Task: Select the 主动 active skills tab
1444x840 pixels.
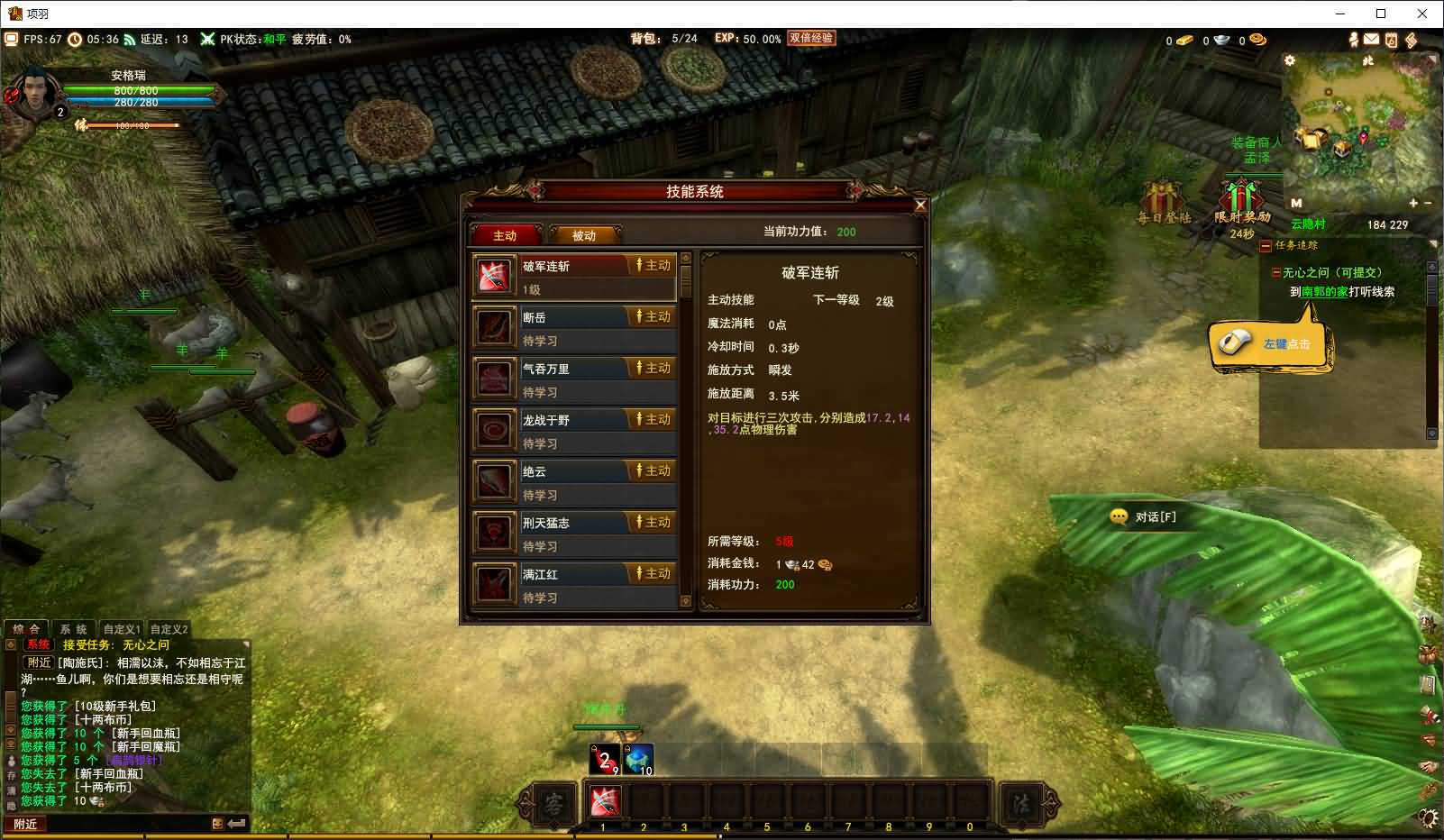Action: pyautogui.click(x=505, y=235)
